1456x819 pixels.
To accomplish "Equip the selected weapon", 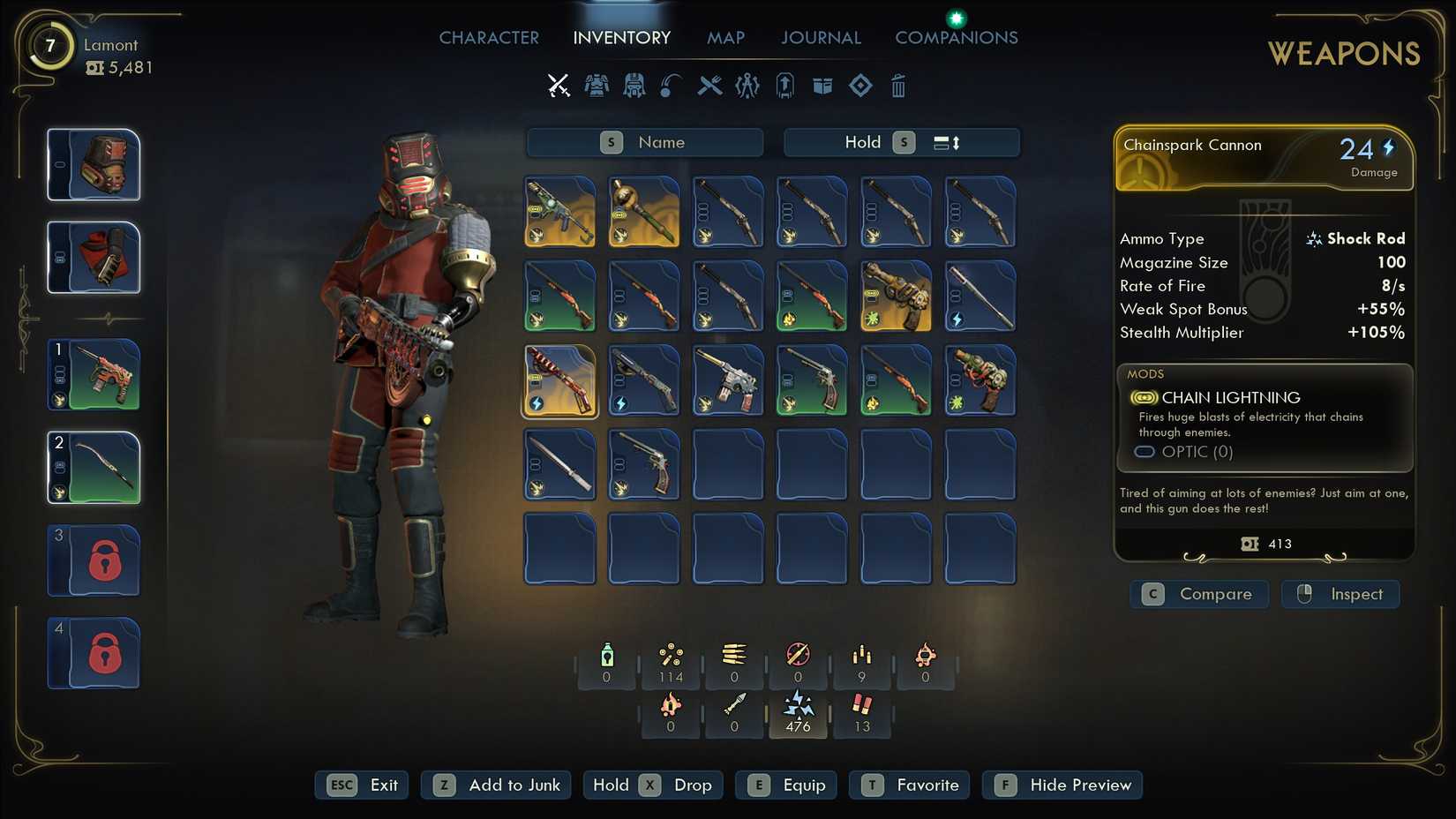I will click(x=786, y=785).
